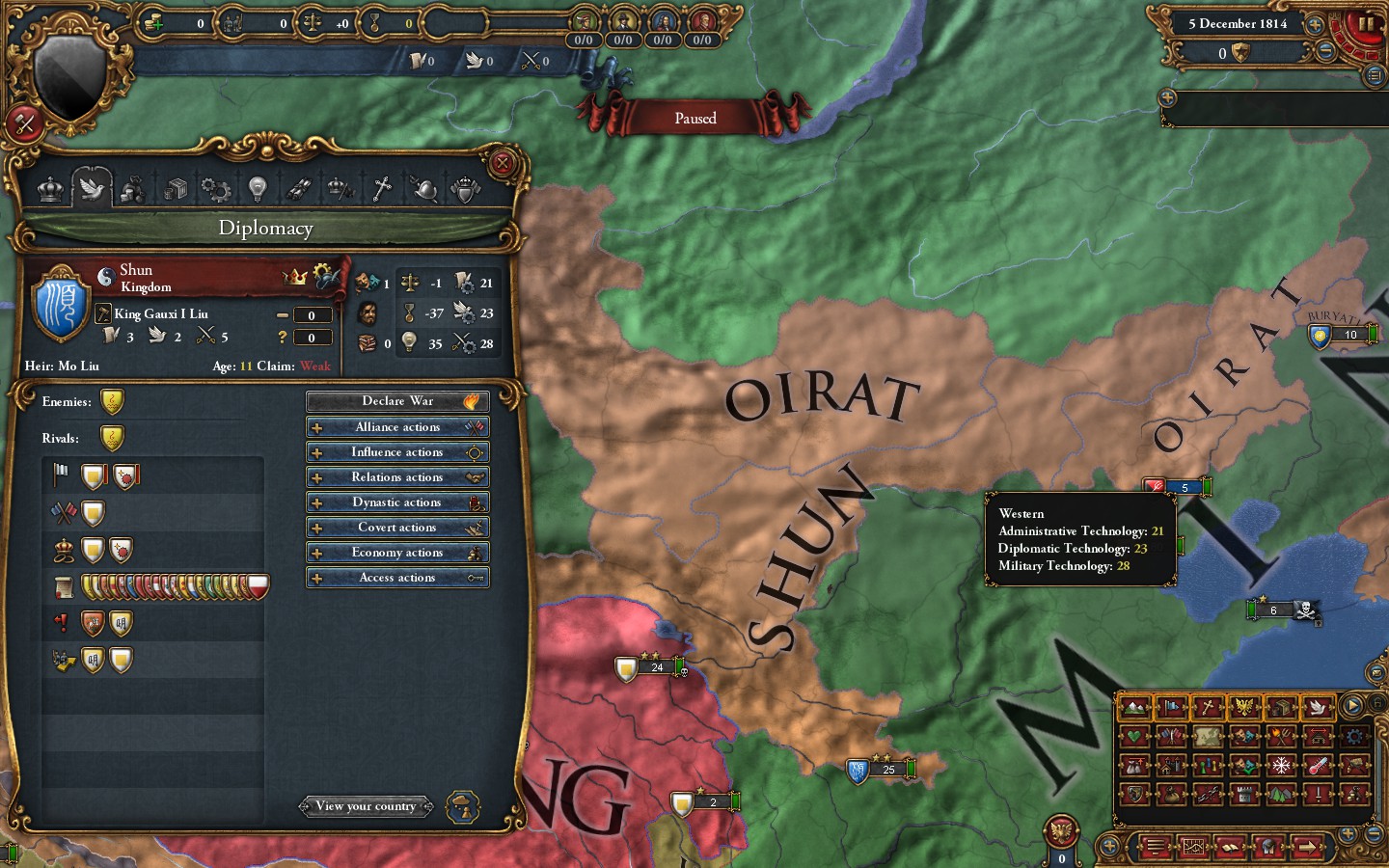1389x868 pixels.
Task: Open the message log icon
Action: coord(1156,847)
